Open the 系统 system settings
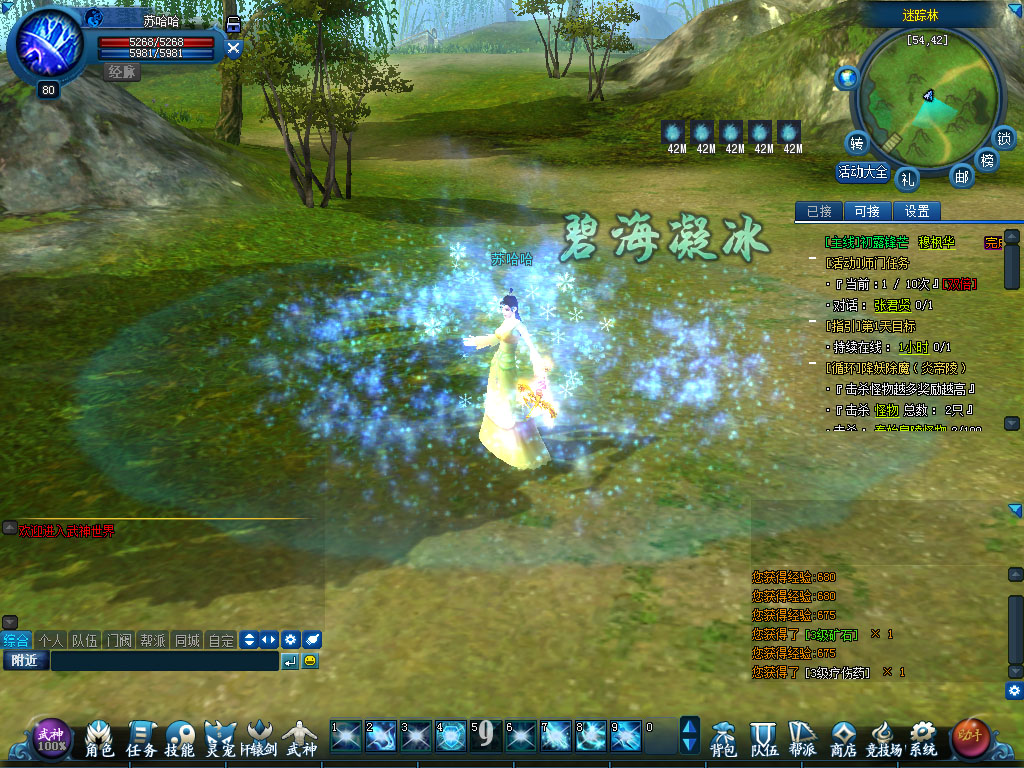1024x768 pixels. [x=922, y=739]
